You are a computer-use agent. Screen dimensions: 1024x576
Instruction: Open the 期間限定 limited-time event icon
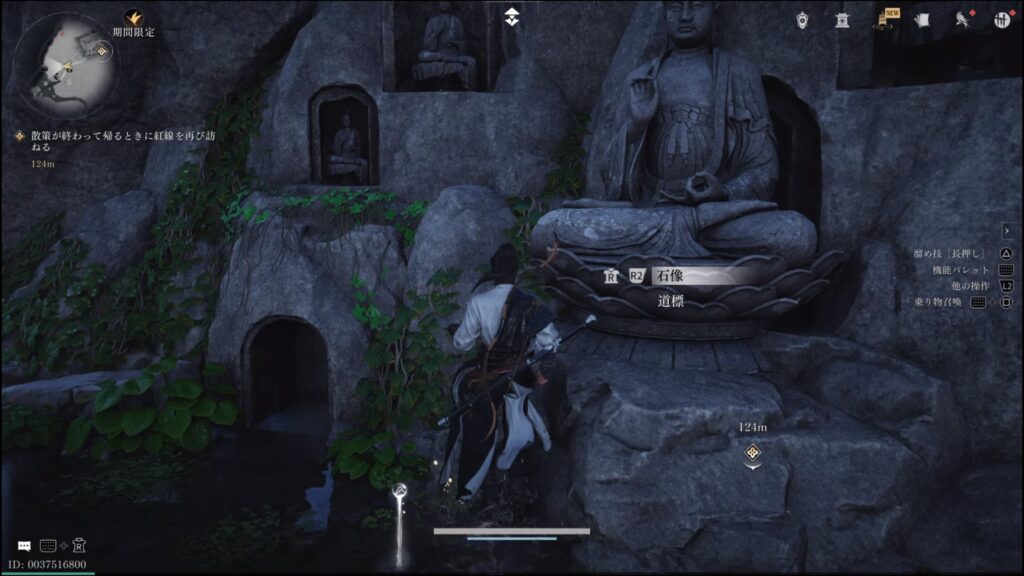pos(133,18)
